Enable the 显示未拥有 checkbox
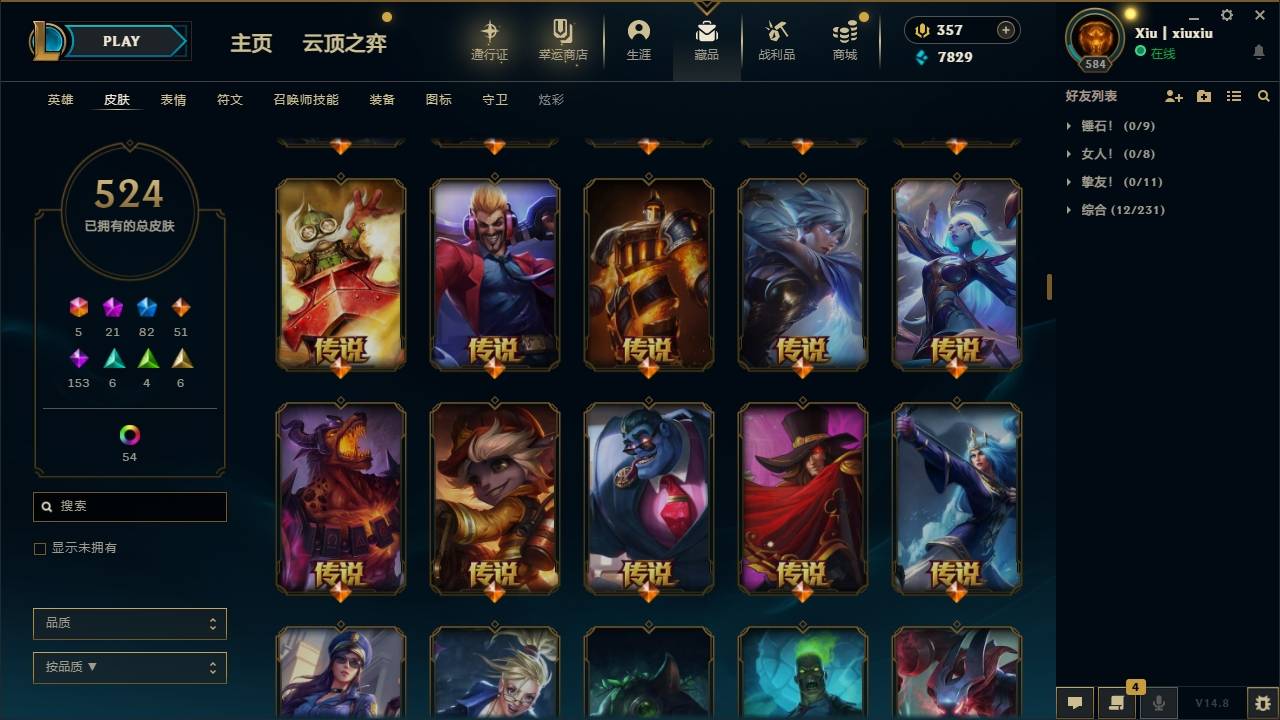This screenshot has height=720, width=1280. point(39,548)
